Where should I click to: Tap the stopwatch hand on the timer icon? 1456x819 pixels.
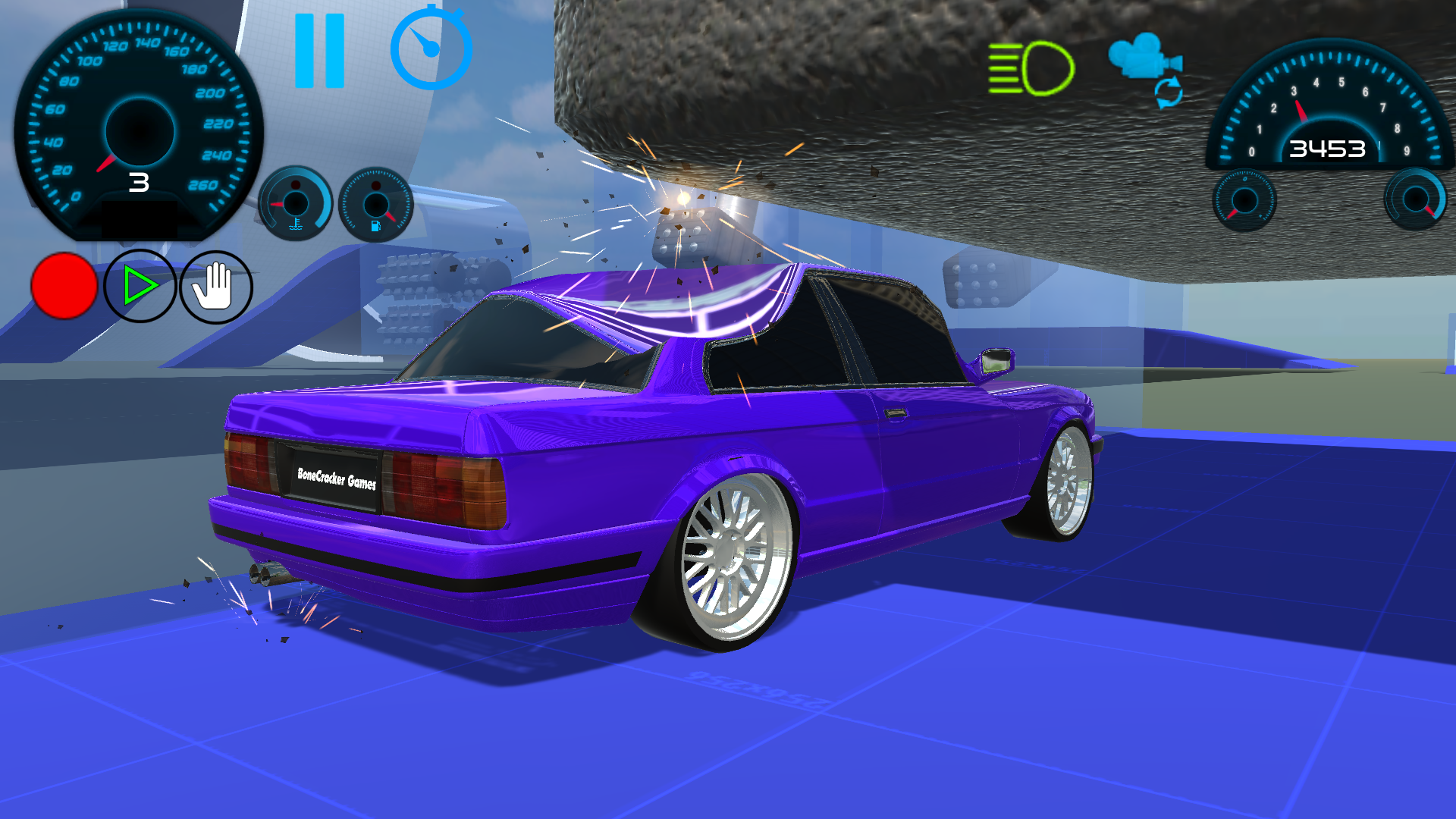(x=425, y=45)
